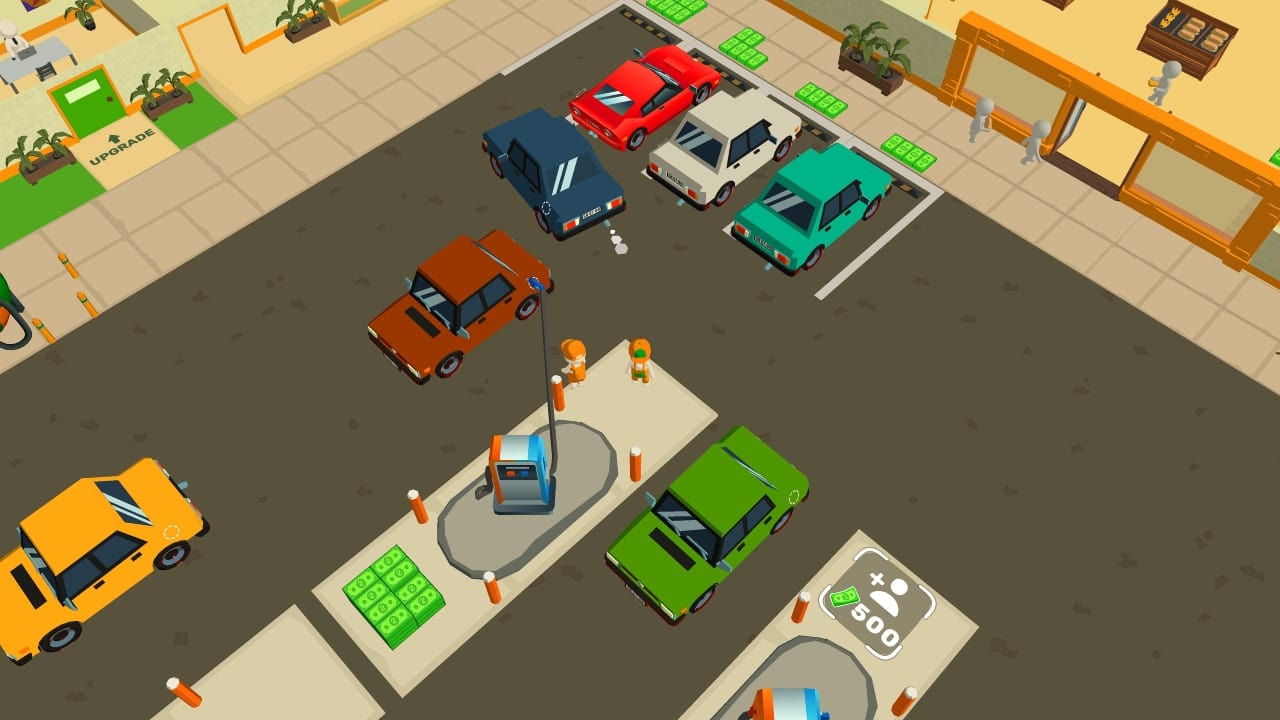Viewport: 1280px width, 720px height.
Task: Select the blue gas pump
Action: 520,475
